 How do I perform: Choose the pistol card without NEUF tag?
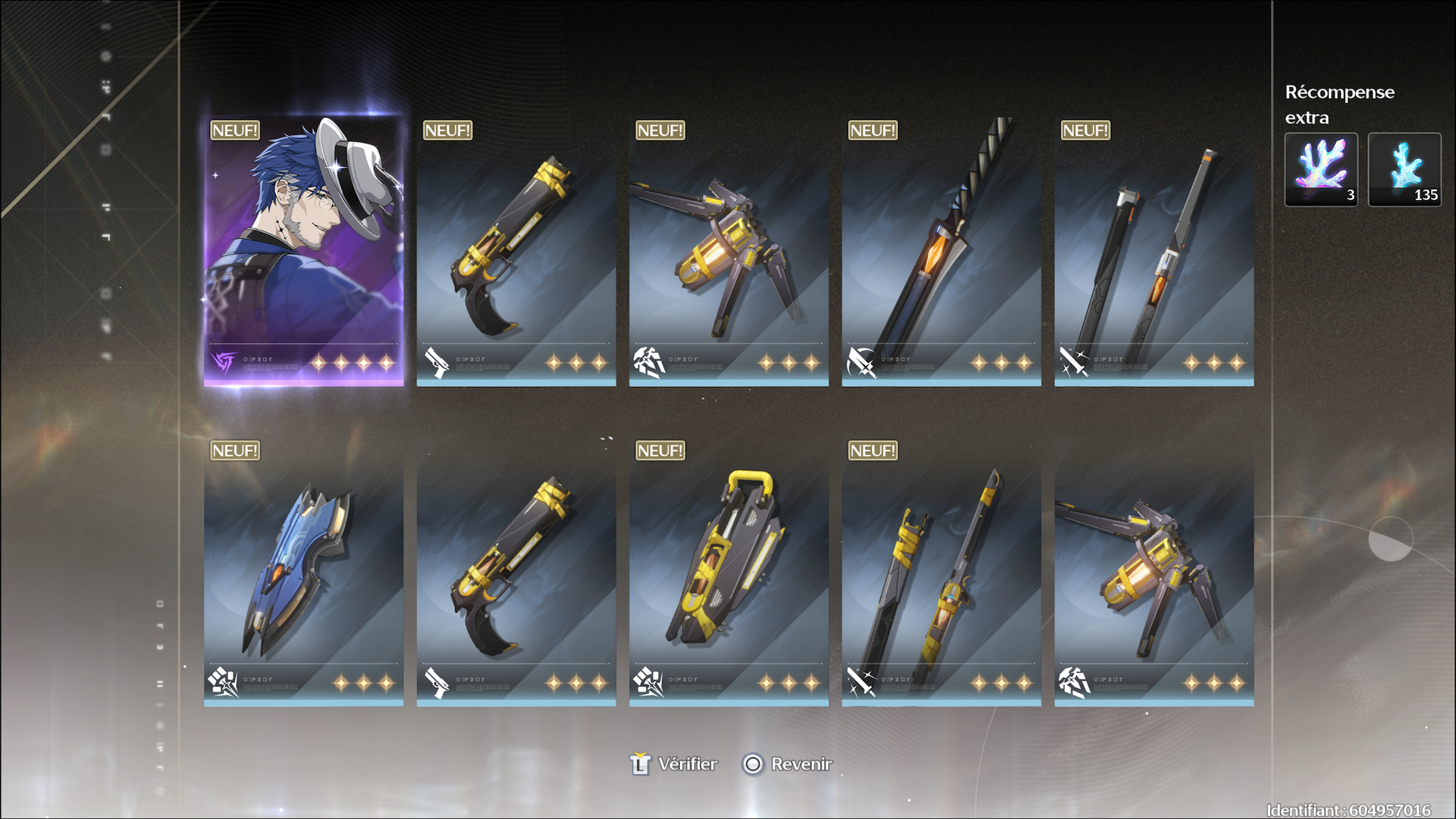516,573
